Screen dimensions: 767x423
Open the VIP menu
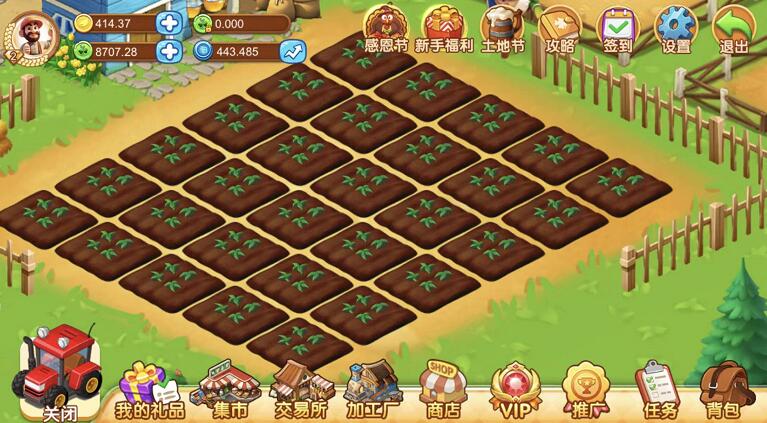coord(515,391)
